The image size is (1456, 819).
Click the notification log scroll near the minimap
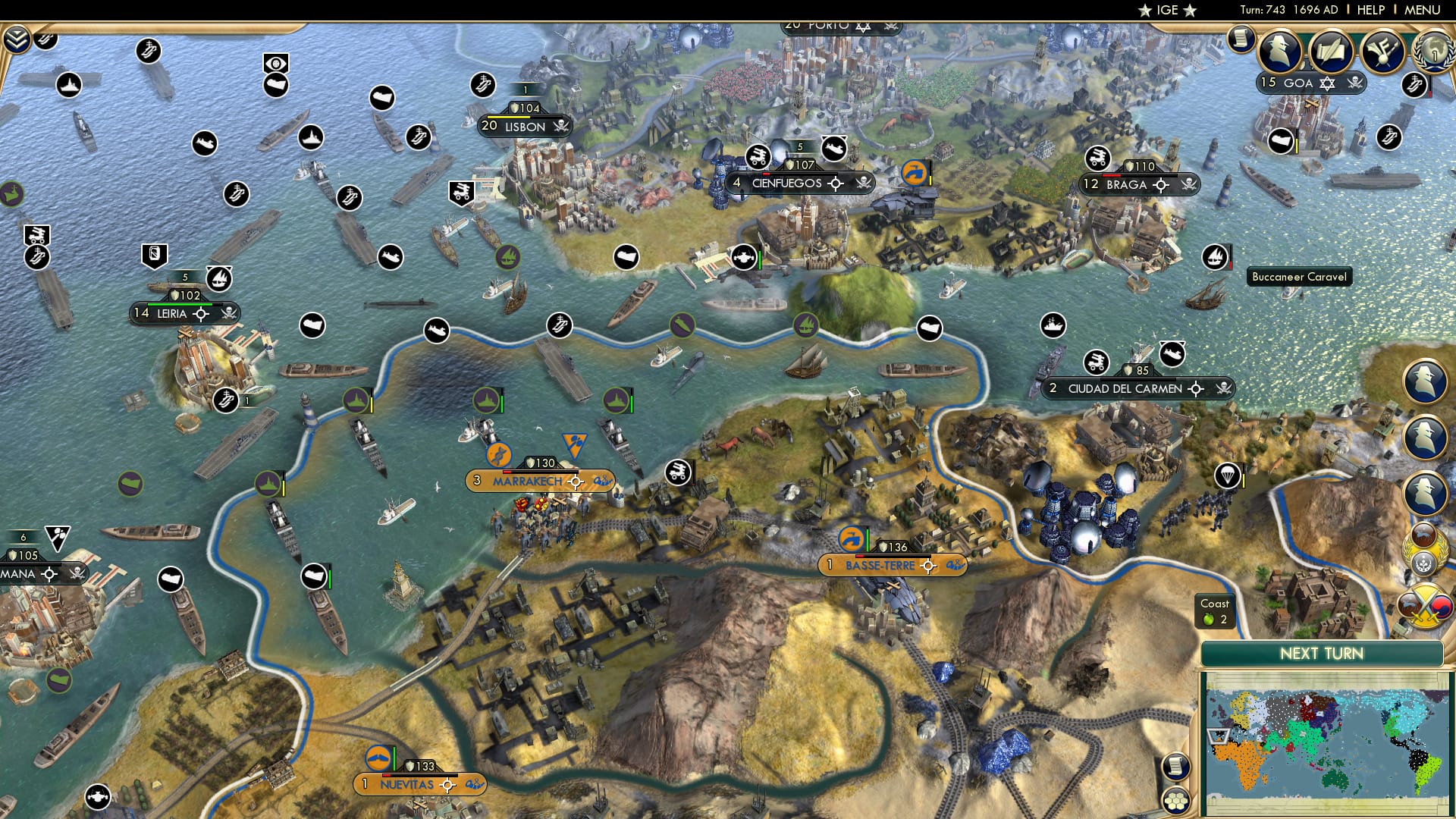point(1176,767)
